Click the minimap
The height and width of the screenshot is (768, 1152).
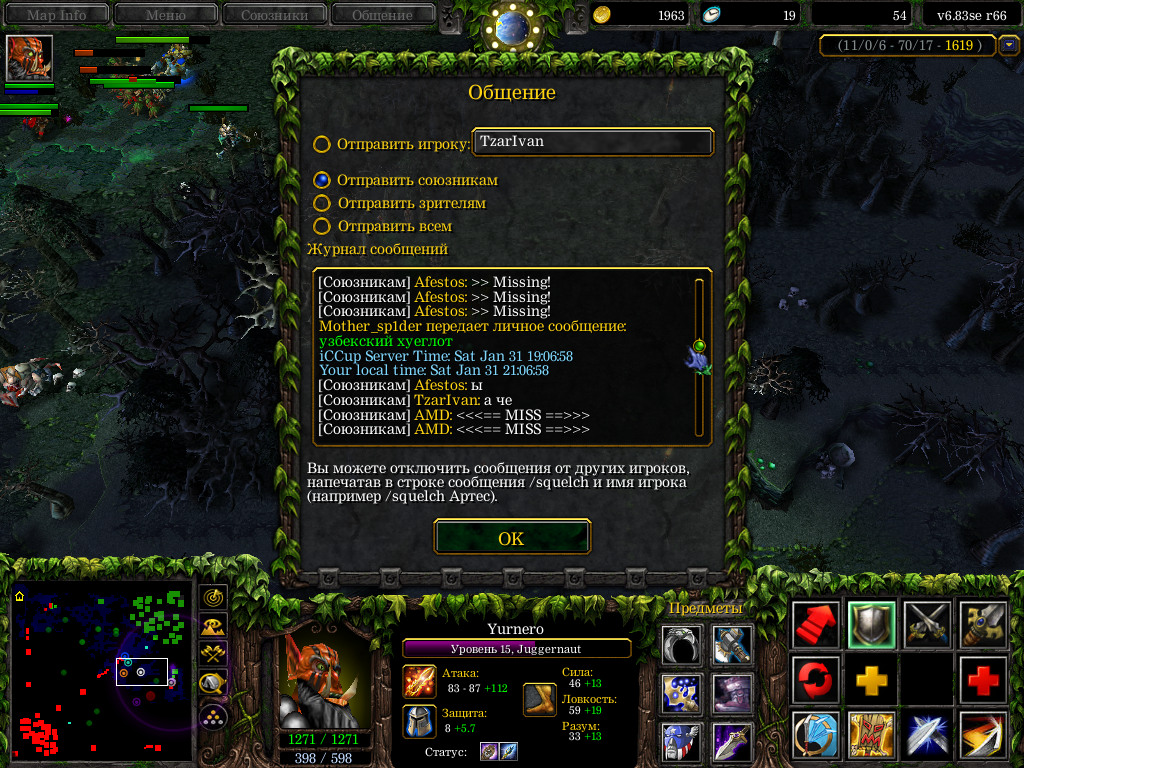pyautogui.click(x=101, y=670)
